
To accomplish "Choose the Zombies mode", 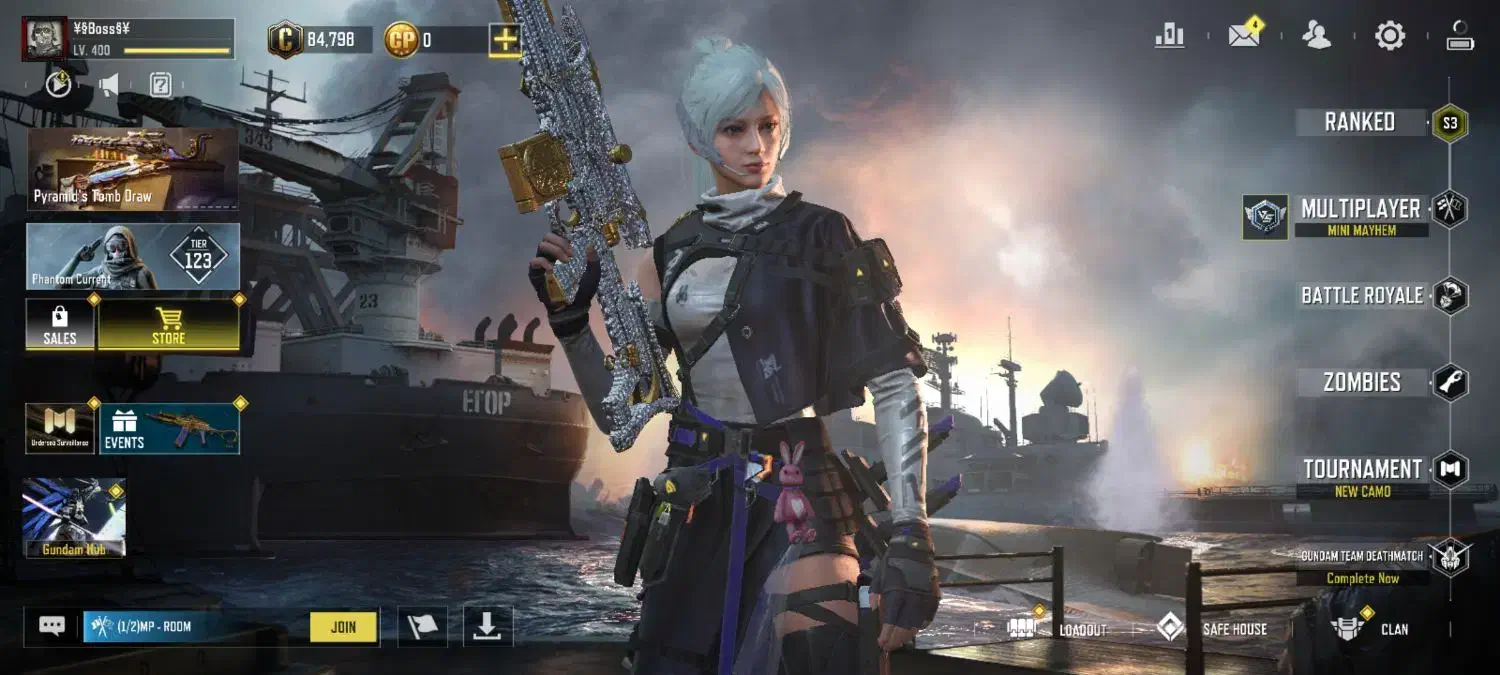I will [1362, 382].
